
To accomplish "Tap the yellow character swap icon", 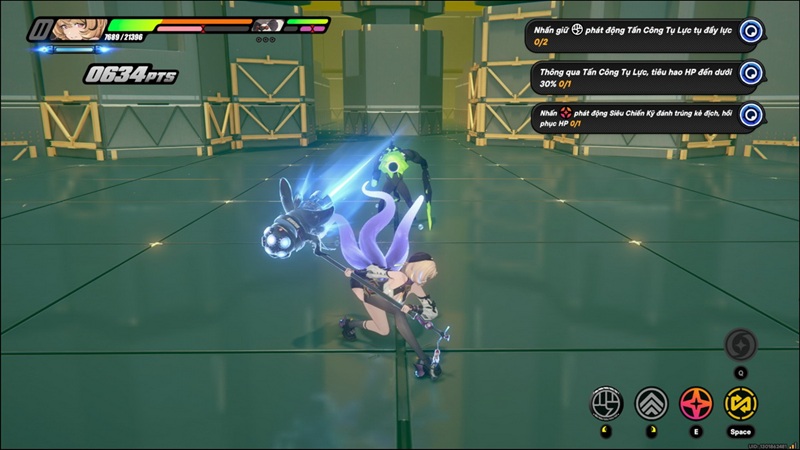I will point(740,404).
